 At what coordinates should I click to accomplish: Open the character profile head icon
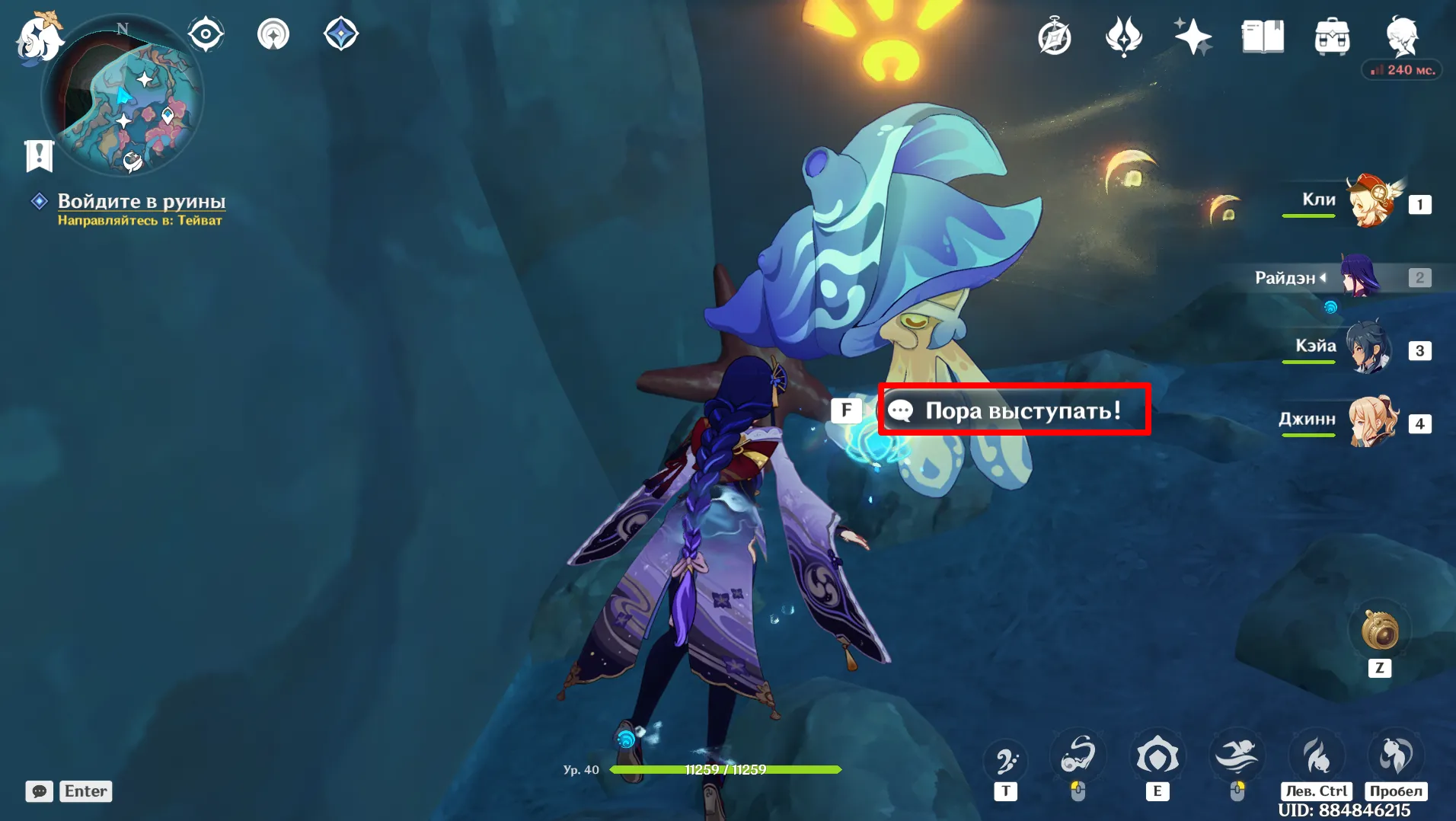[1401, 35]
